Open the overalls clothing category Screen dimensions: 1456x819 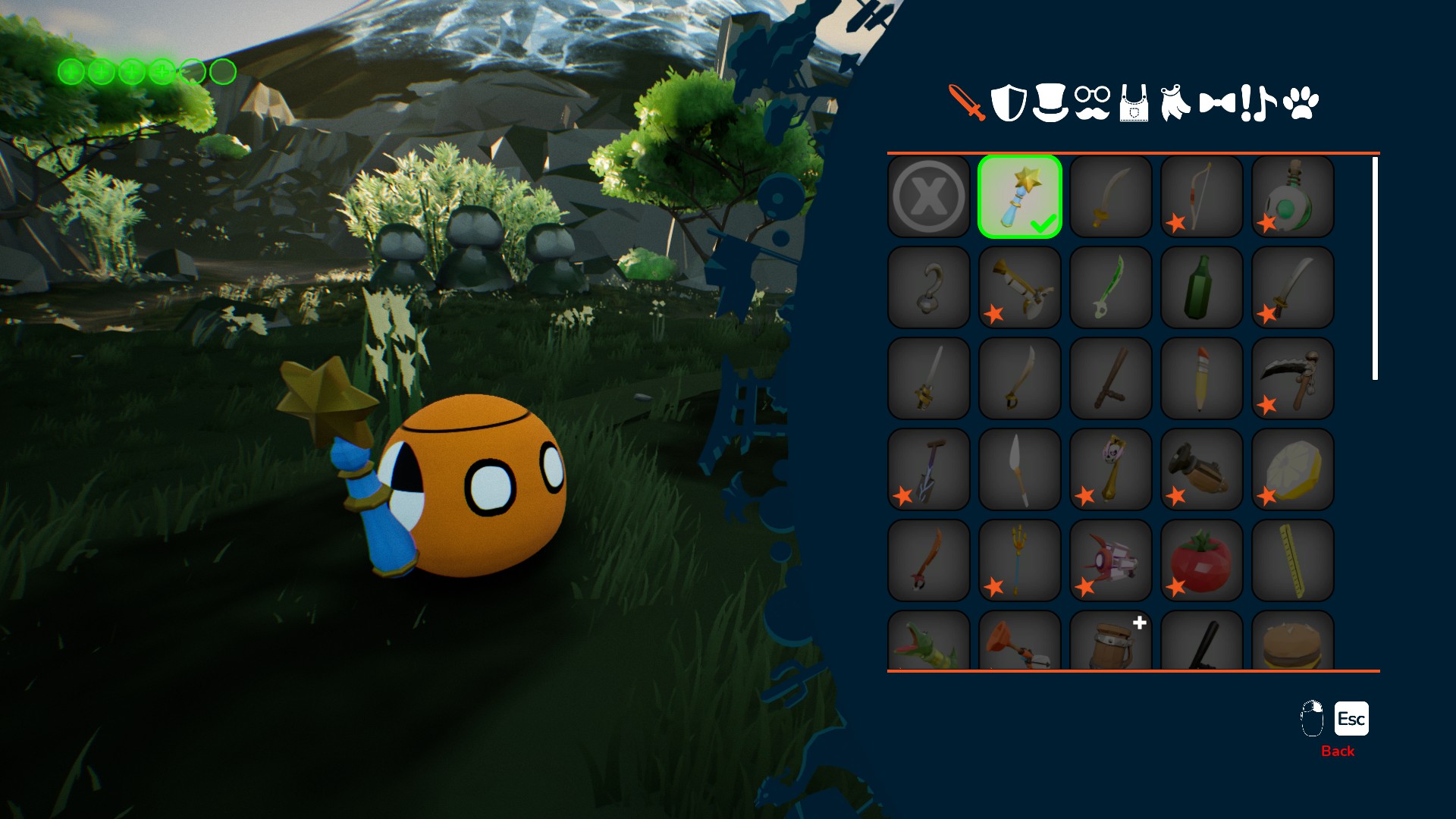click(1134, 102)
